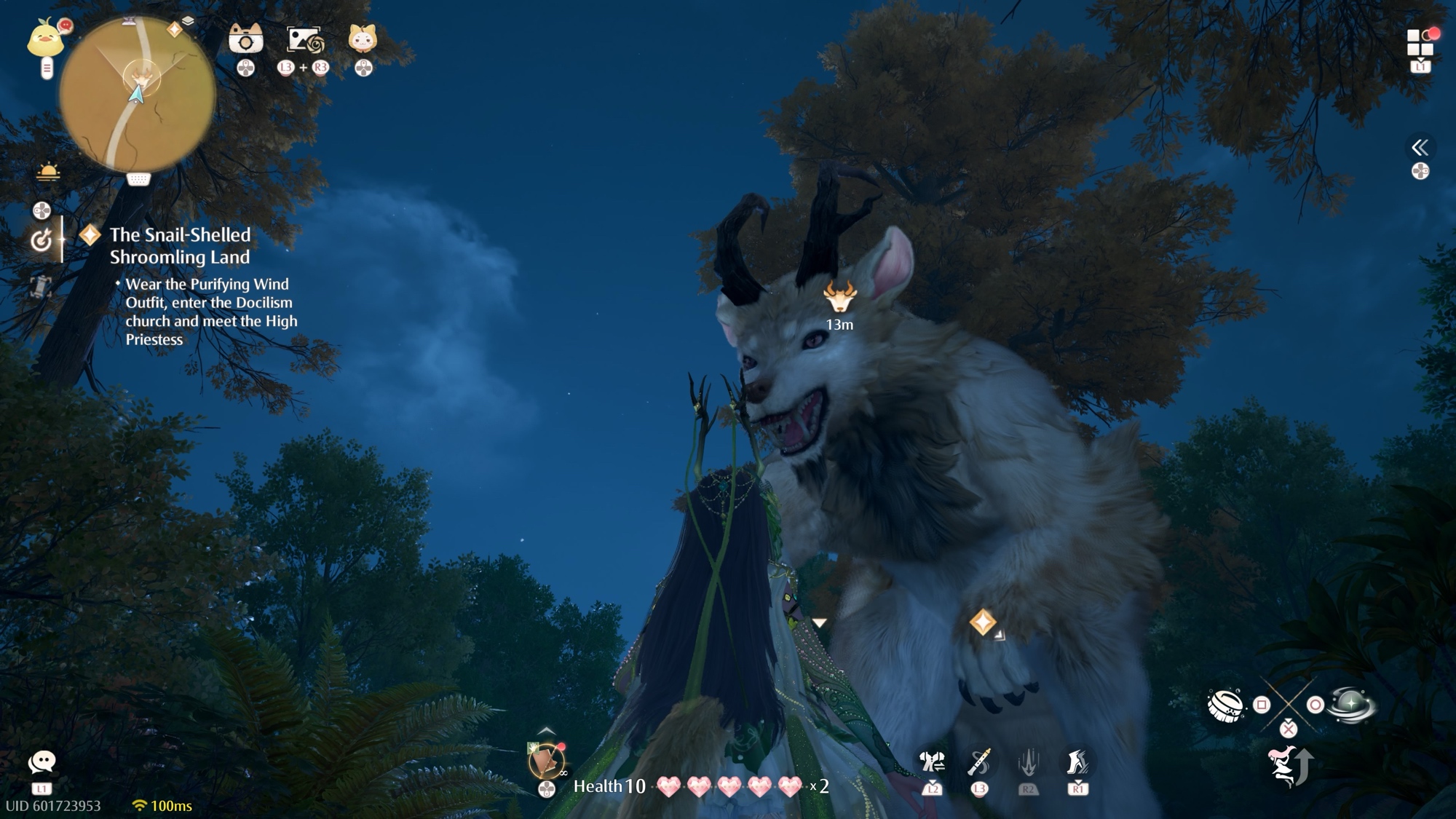Screen dimensions: 1456x819
Task: Collapse the side panel with double chevron
Action: (x=1420, y=148)
